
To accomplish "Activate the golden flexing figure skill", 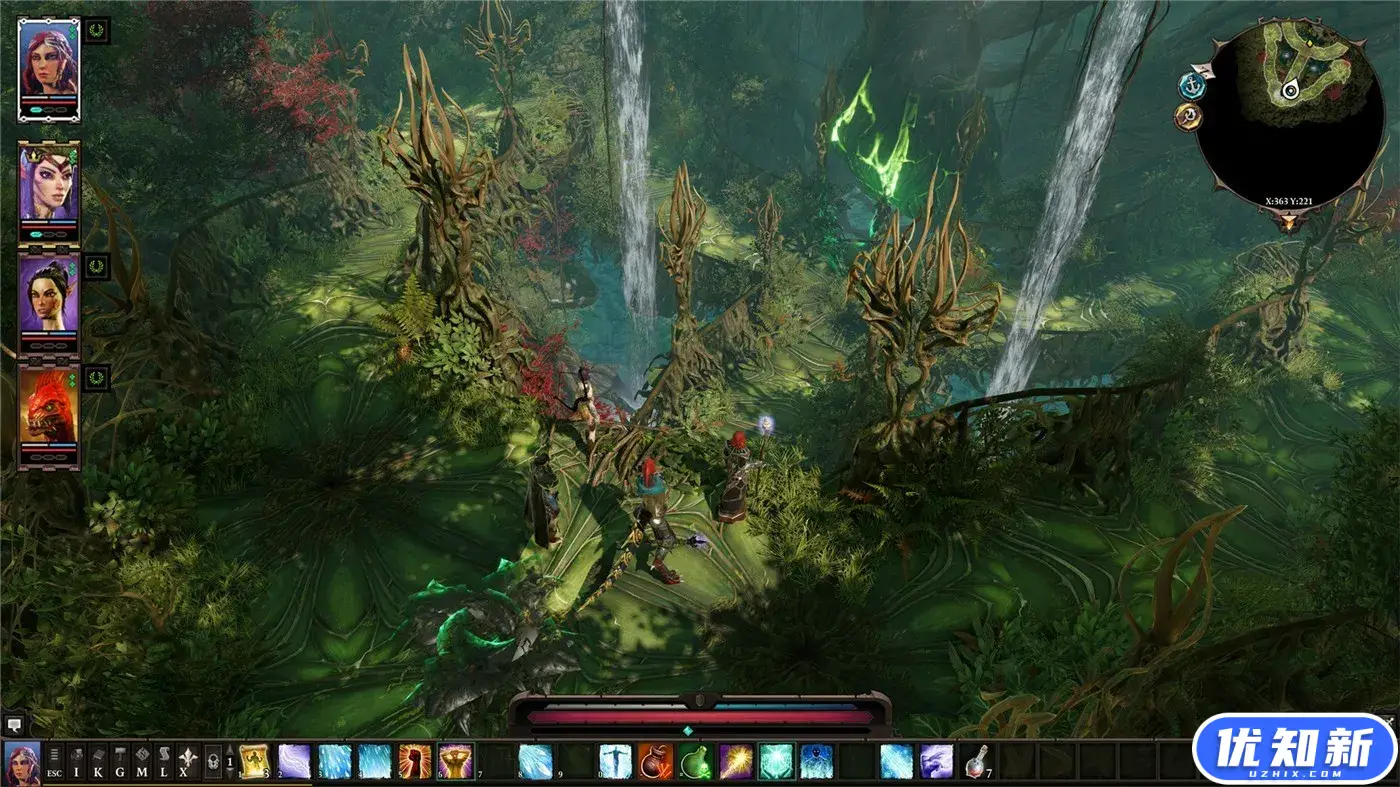I will tap(455, 761).
